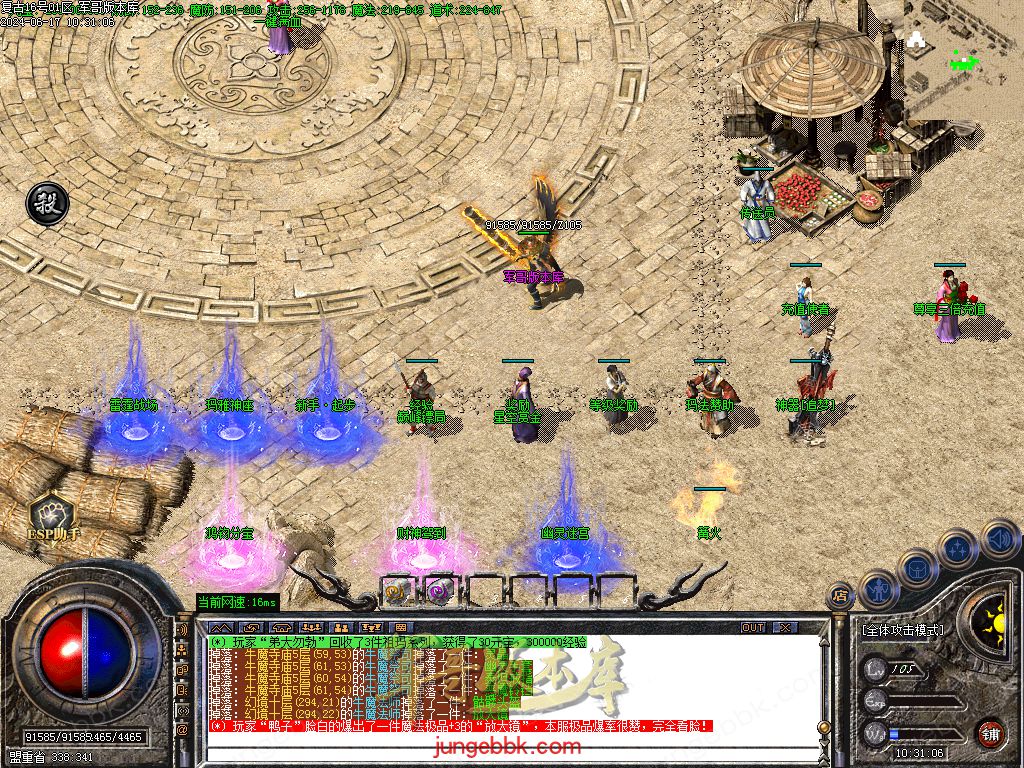1024x768 pixels.
Task: Click the red 铺 stall button
Action: coord(991,732)
